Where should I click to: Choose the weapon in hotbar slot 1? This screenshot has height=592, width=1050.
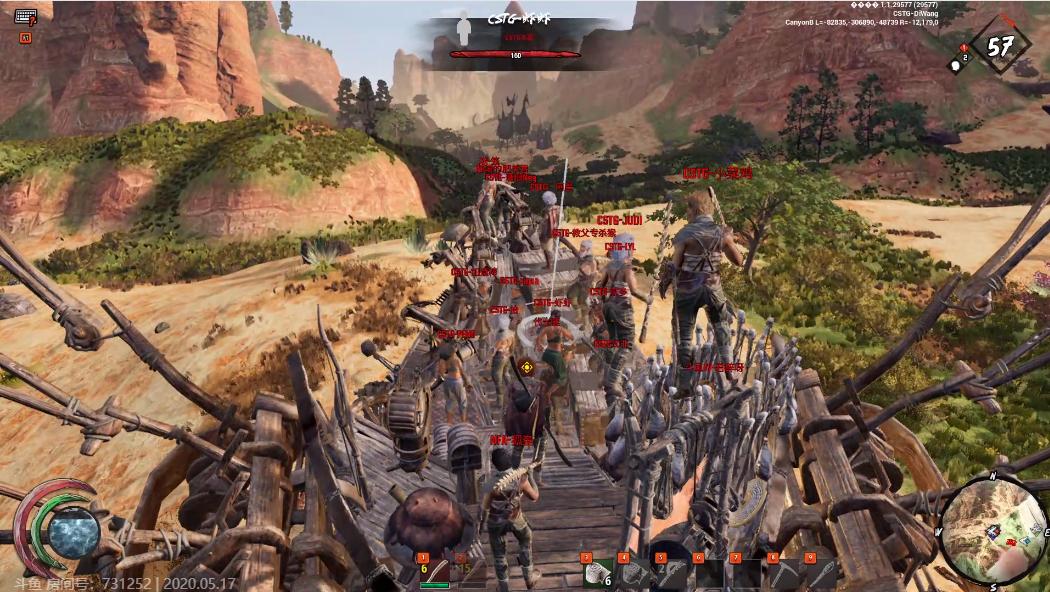[x=438, y=572]
